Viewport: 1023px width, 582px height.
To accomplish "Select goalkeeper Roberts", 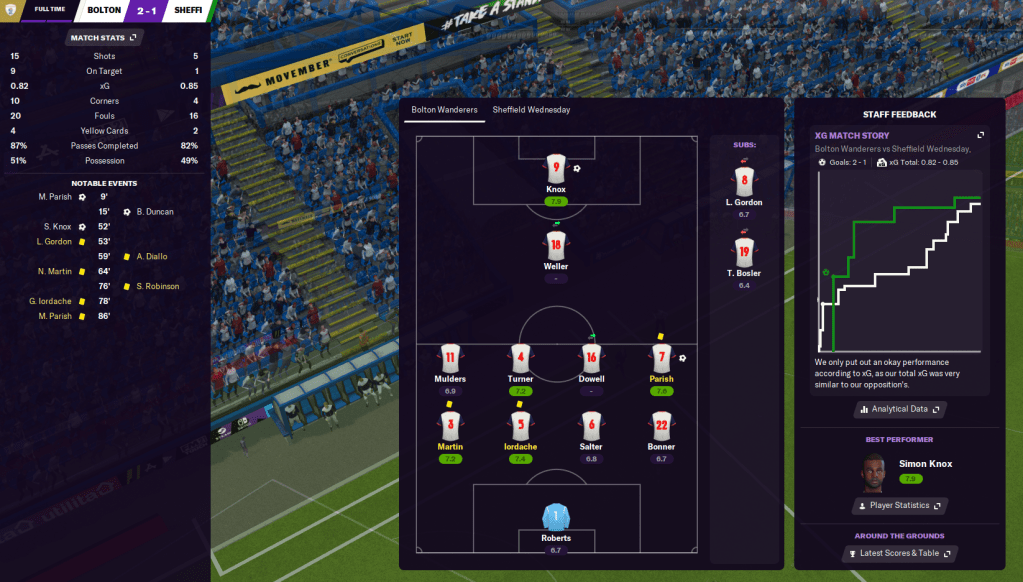I will pos(556,518).
